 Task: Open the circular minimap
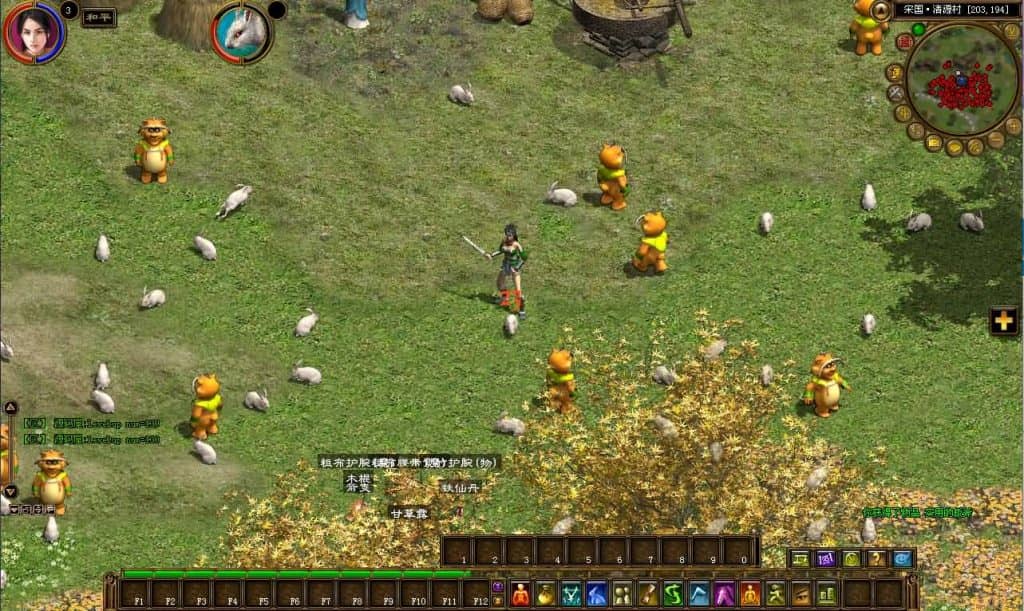click(x=961, y=80)
